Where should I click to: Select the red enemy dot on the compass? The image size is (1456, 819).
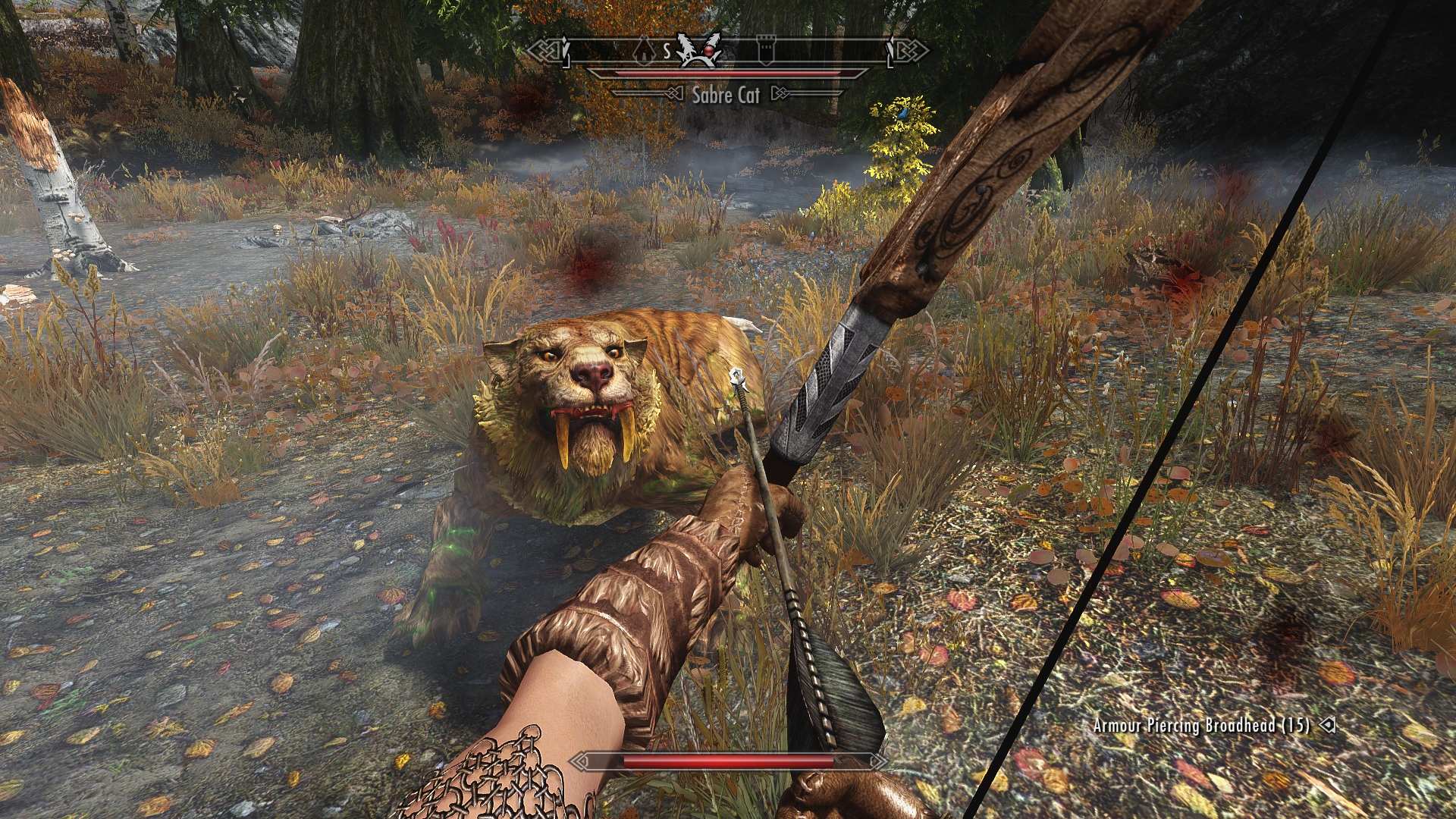708,51
